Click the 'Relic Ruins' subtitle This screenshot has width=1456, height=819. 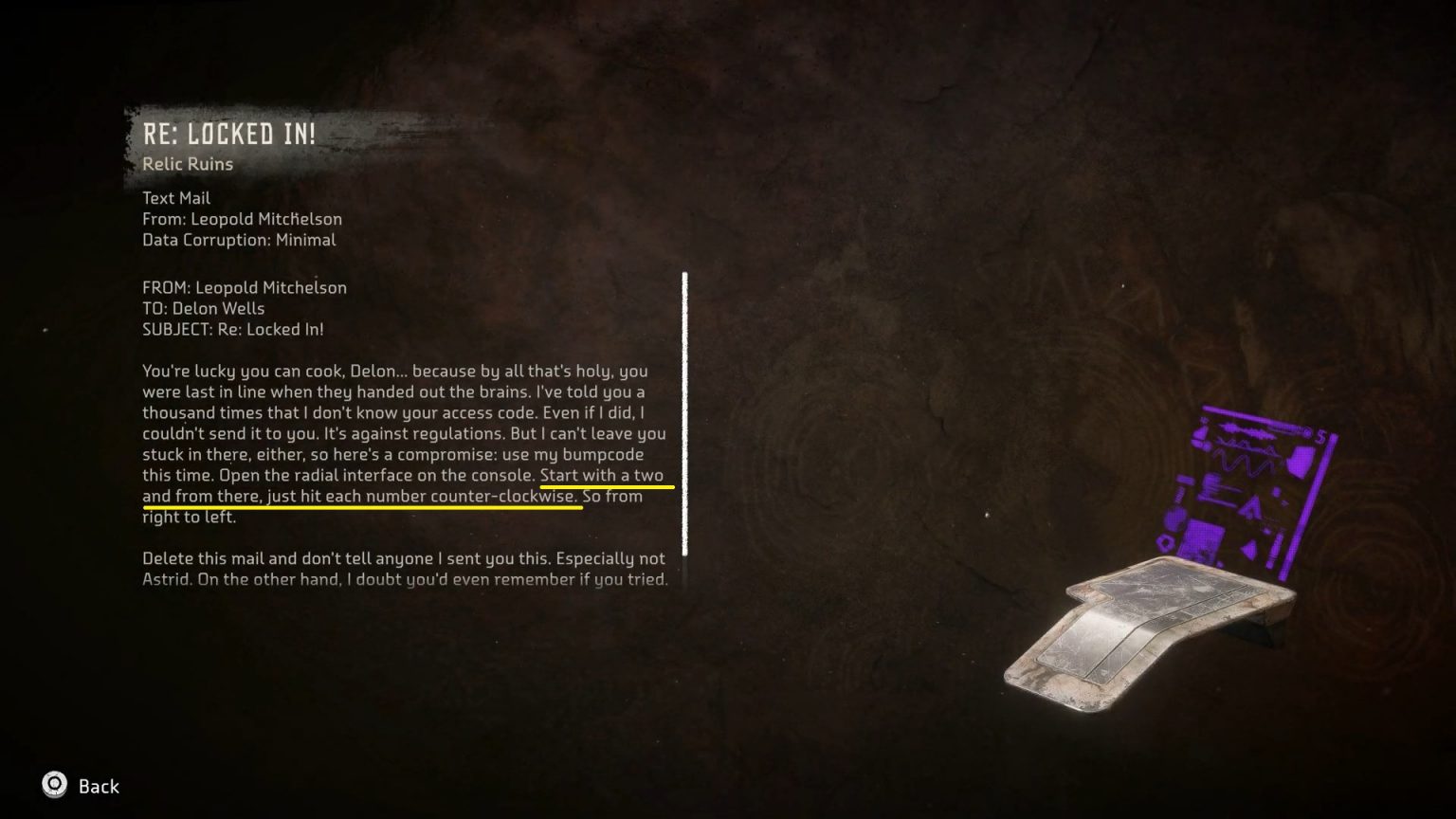coord(187,164)
